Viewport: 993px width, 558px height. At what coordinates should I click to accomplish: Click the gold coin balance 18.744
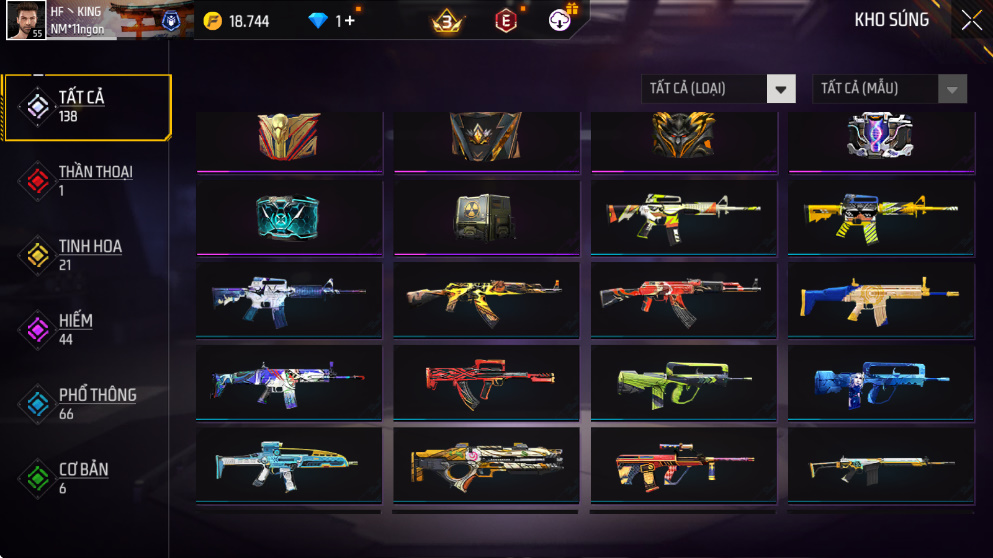[236, 21]
